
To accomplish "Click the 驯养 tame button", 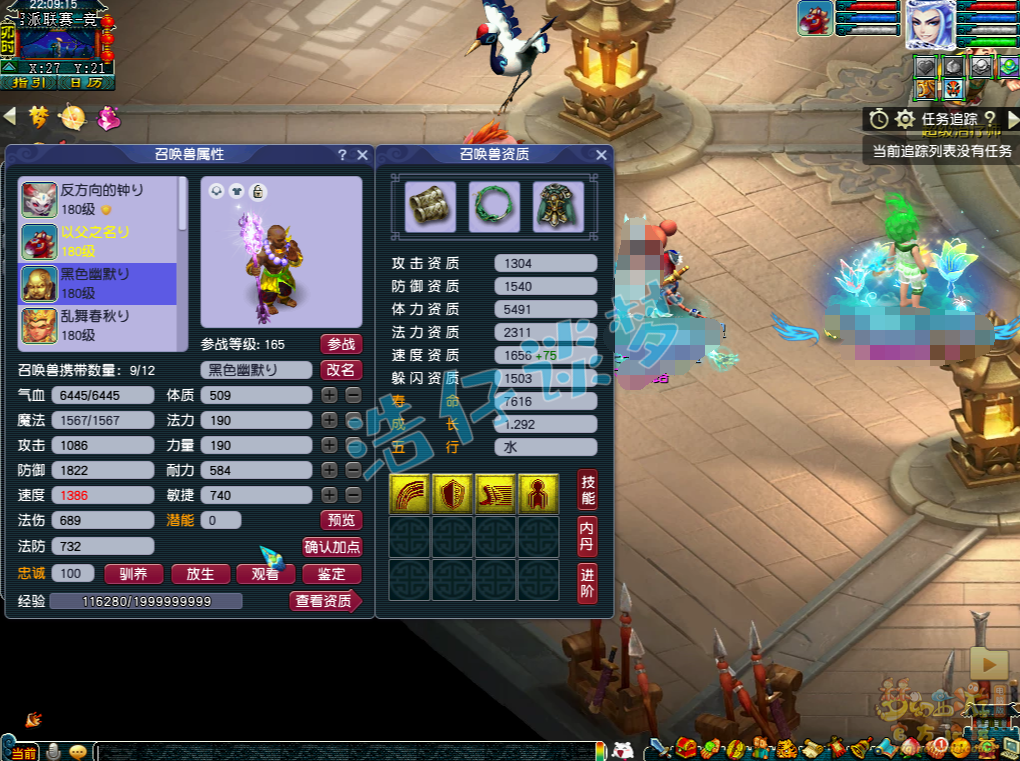I will click(134, 574).
